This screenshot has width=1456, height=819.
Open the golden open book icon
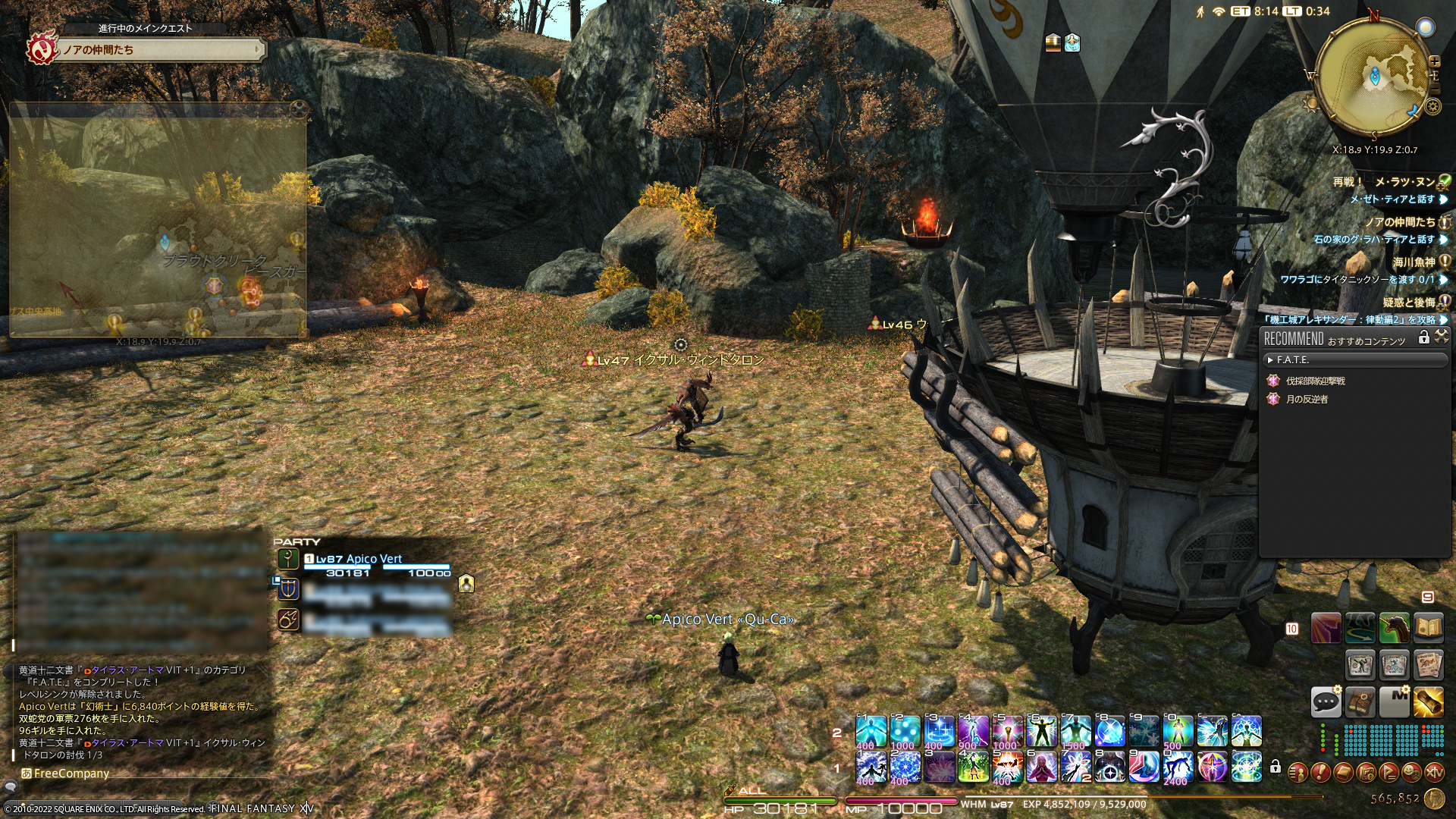pos(1428,628)
